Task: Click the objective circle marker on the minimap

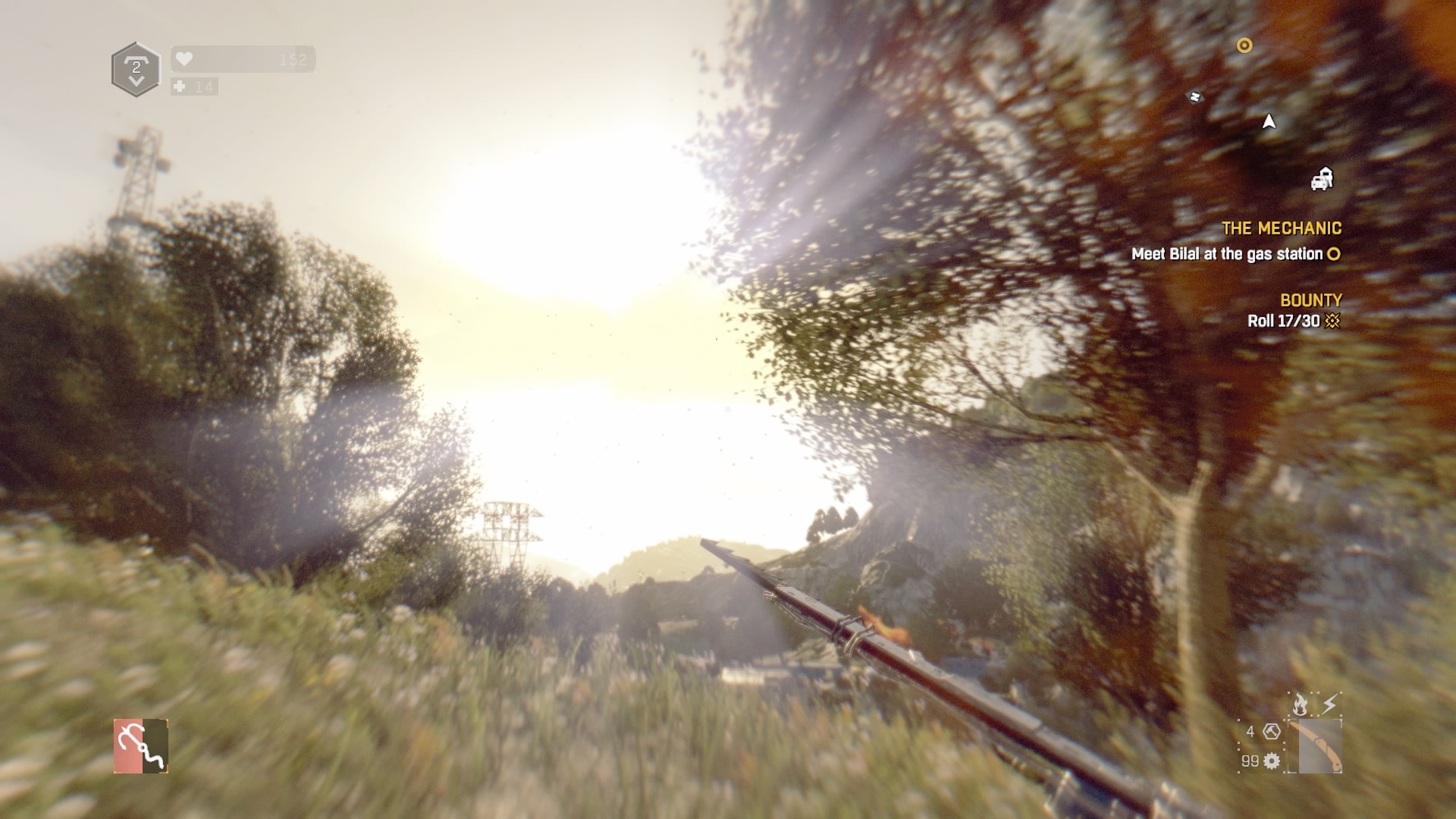Action: [1244, 46]
